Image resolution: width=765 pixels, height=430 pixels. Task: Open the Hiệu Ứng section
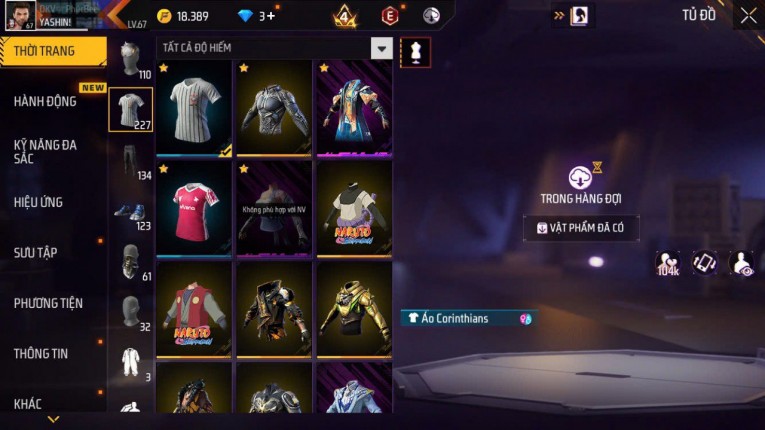pyautogui.click(x=38, y=202)
